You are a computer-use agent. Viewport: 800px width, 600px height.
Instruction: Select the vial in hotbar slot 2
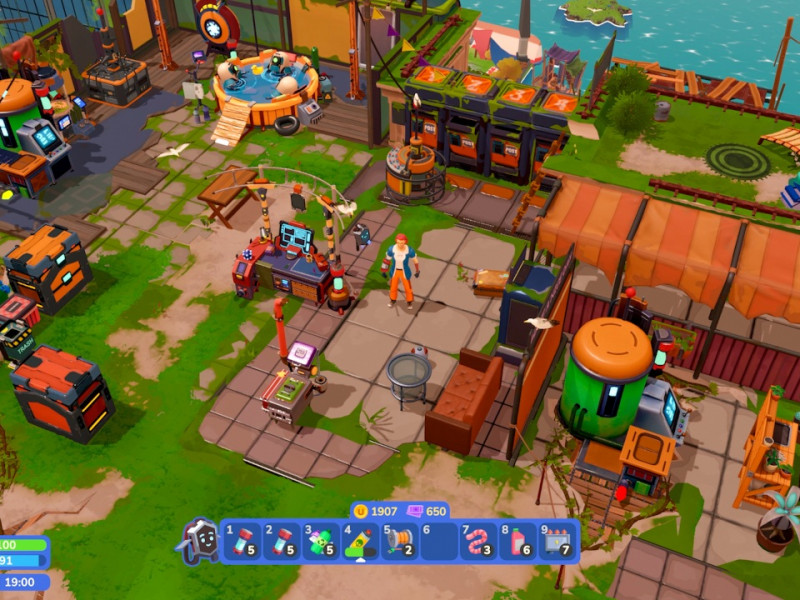(282, 541)
